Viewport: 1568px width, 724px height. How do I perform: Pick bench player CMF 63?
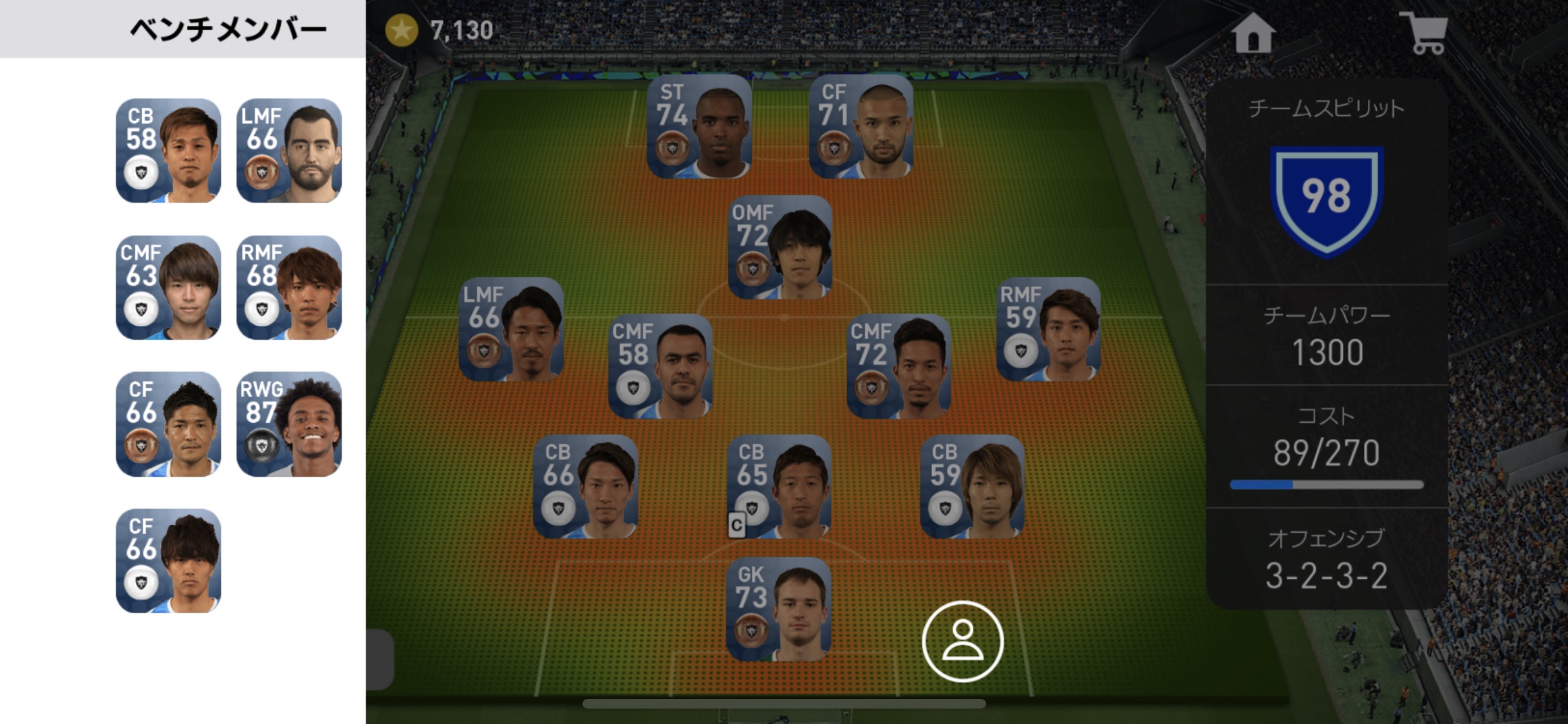point(168,288)
